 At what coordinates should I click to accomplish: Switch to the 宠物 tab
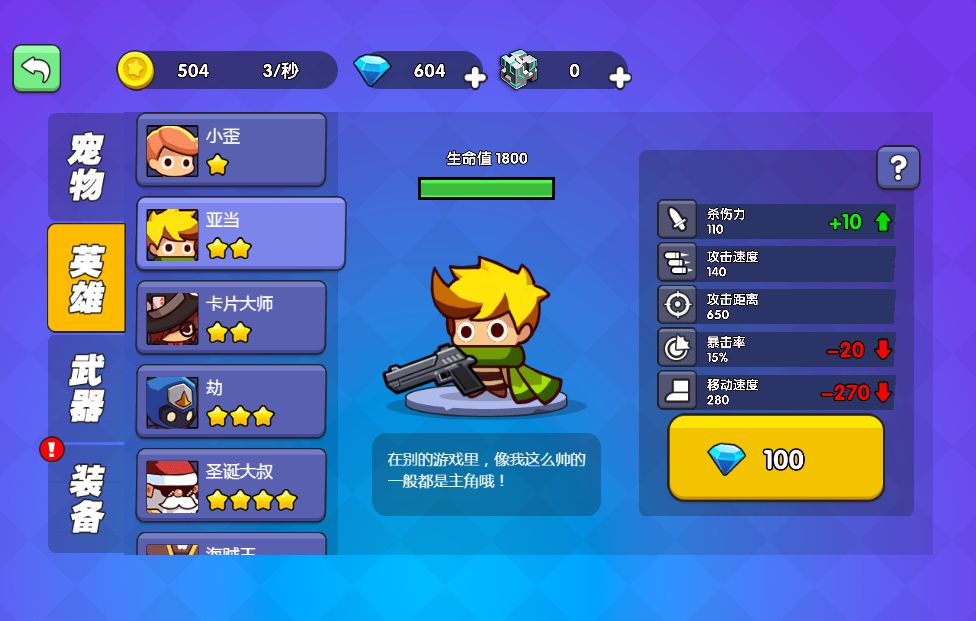click(86, 166)
